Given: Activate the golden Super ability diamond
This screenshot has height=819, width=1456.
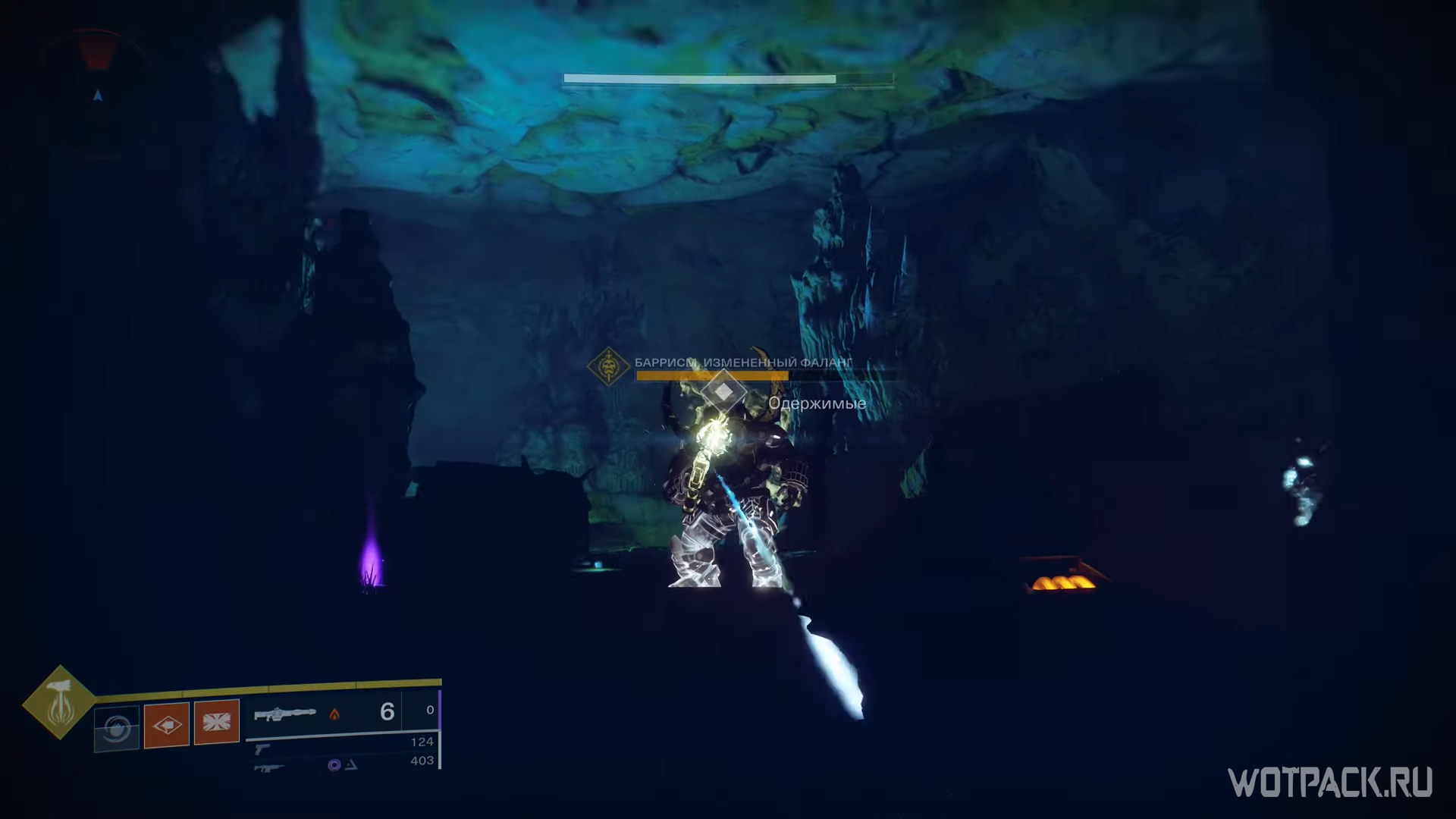Looking at the screenshot, I should [59, 703].
